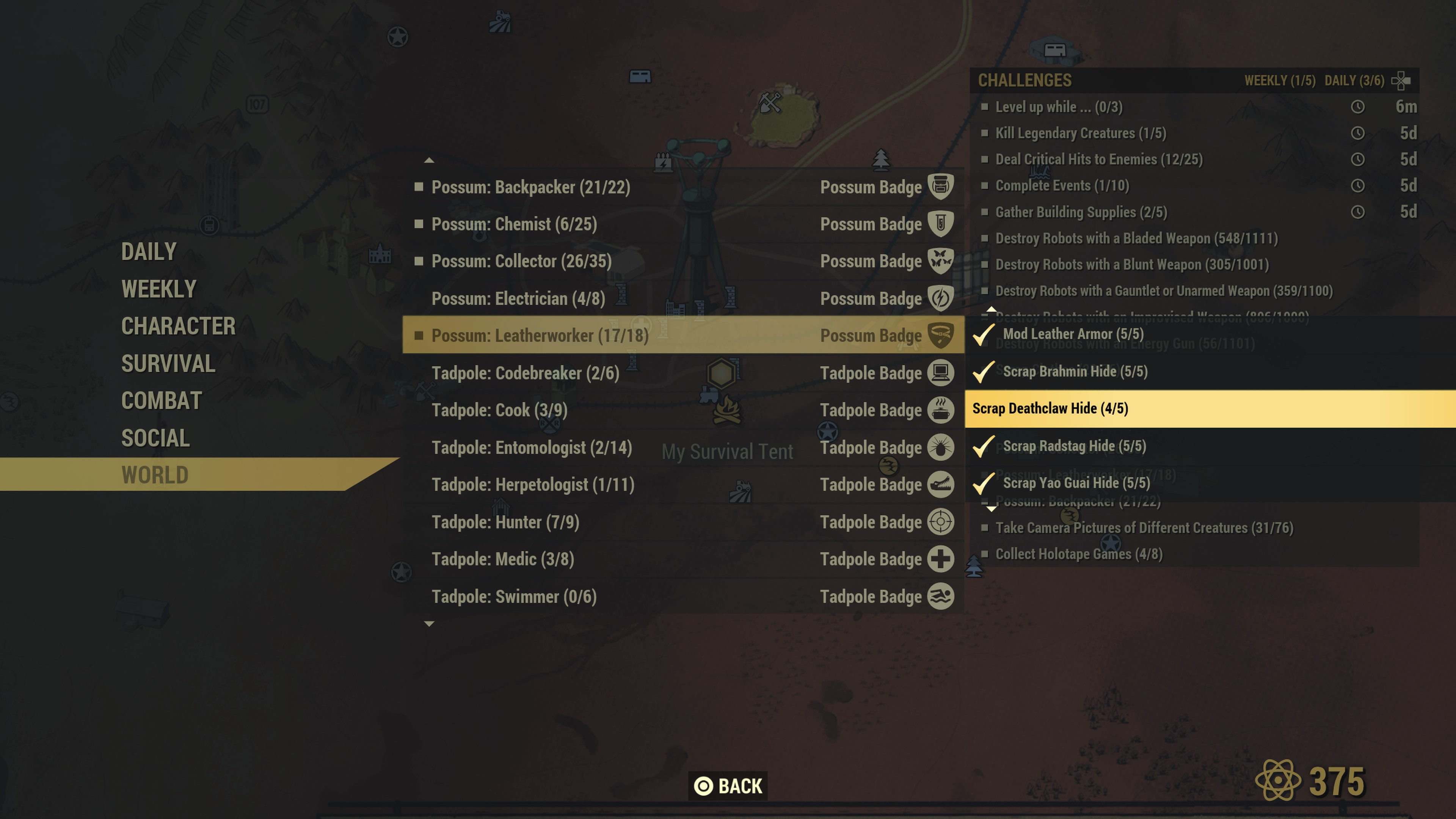Click the Tadpole Medic cross badge
The image size is (1456, 819).
coord(941,559)
